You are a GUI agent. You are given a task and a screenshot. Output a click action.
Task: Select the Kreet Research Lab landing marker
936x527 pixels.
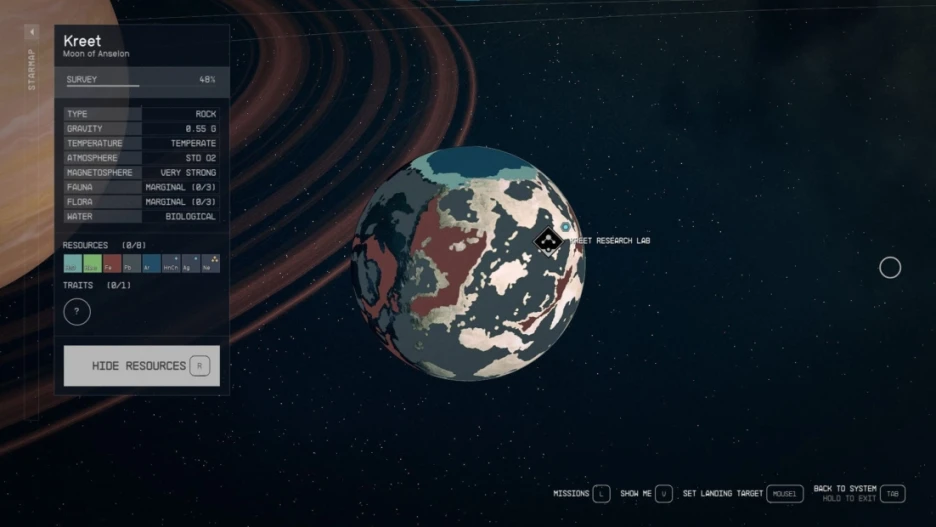[547, 241]
